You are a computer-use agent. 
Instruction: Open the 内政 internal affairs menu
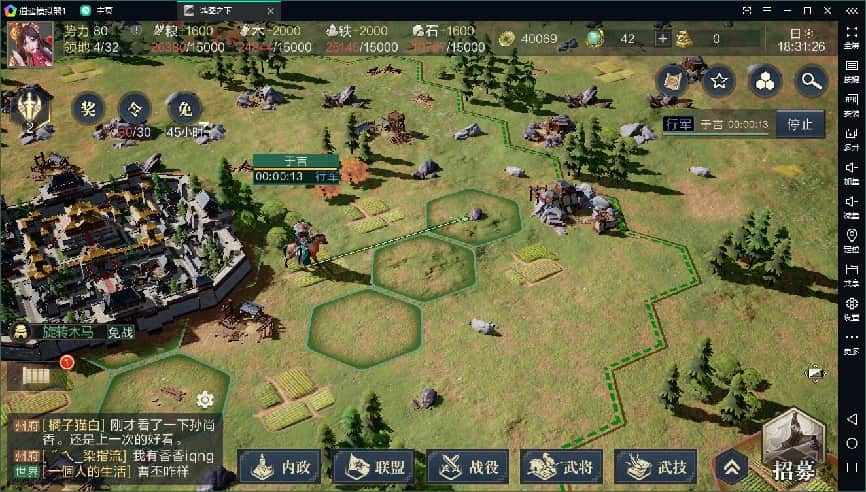(x=281, y=466)
